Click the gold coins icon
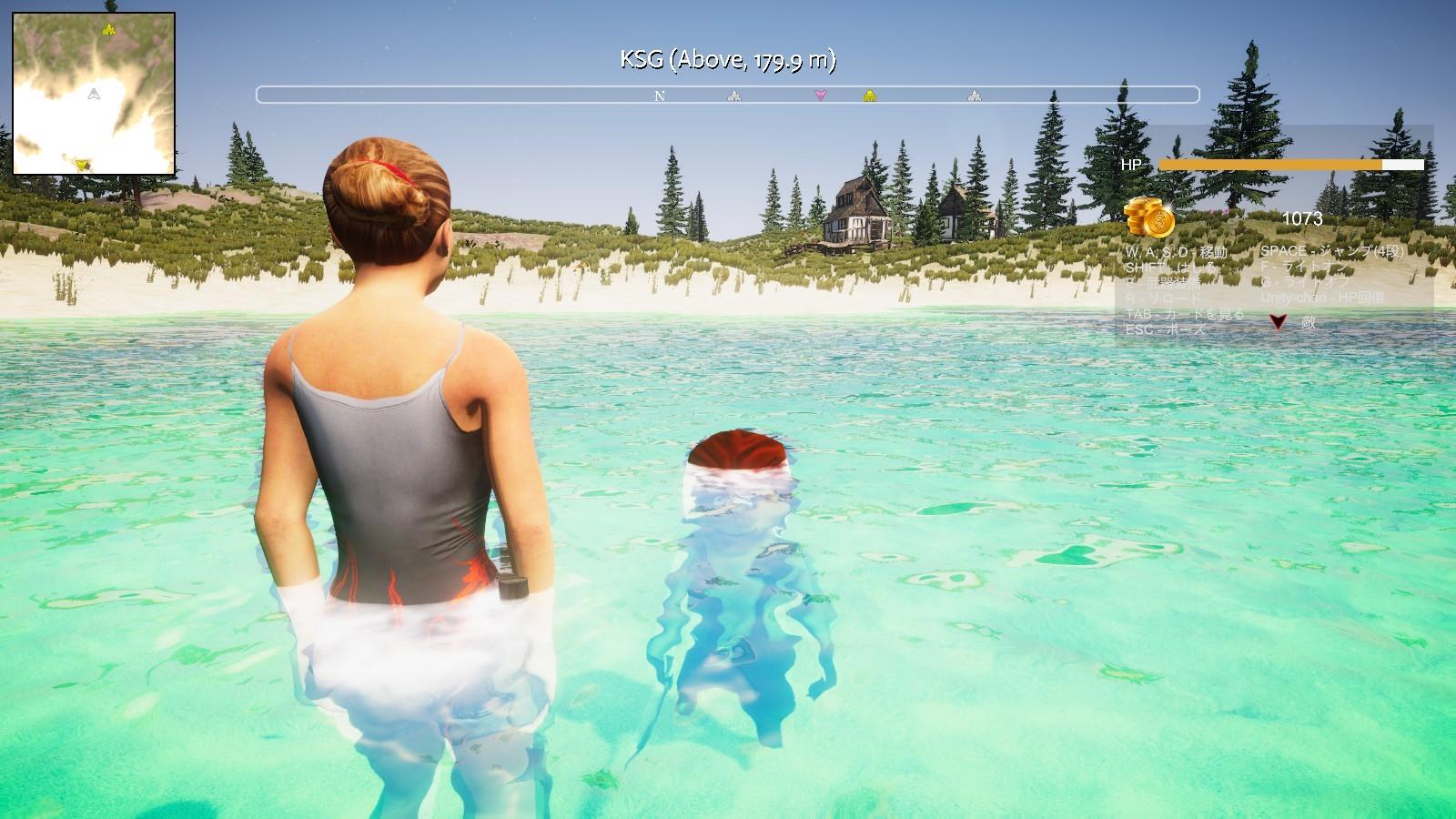The width and height of the screenshot is (1456, 819). pos(1149,217)
